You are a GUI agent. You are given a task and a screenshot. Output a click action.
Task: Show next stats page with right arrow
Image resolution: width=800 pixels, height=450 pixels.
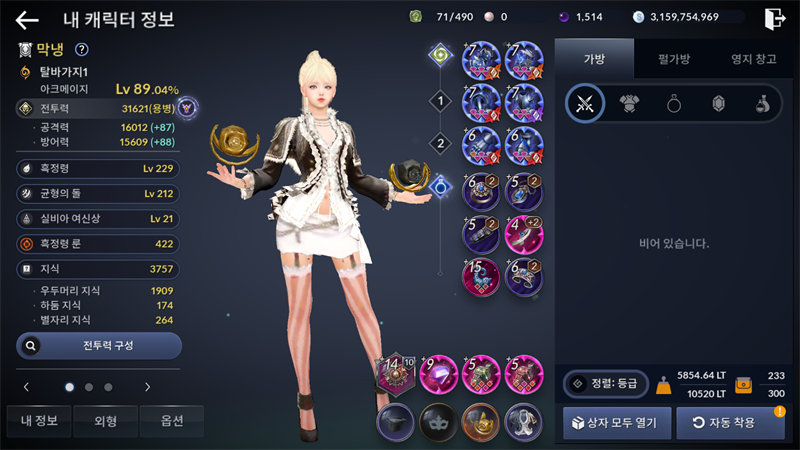click(x=147, y=386)
